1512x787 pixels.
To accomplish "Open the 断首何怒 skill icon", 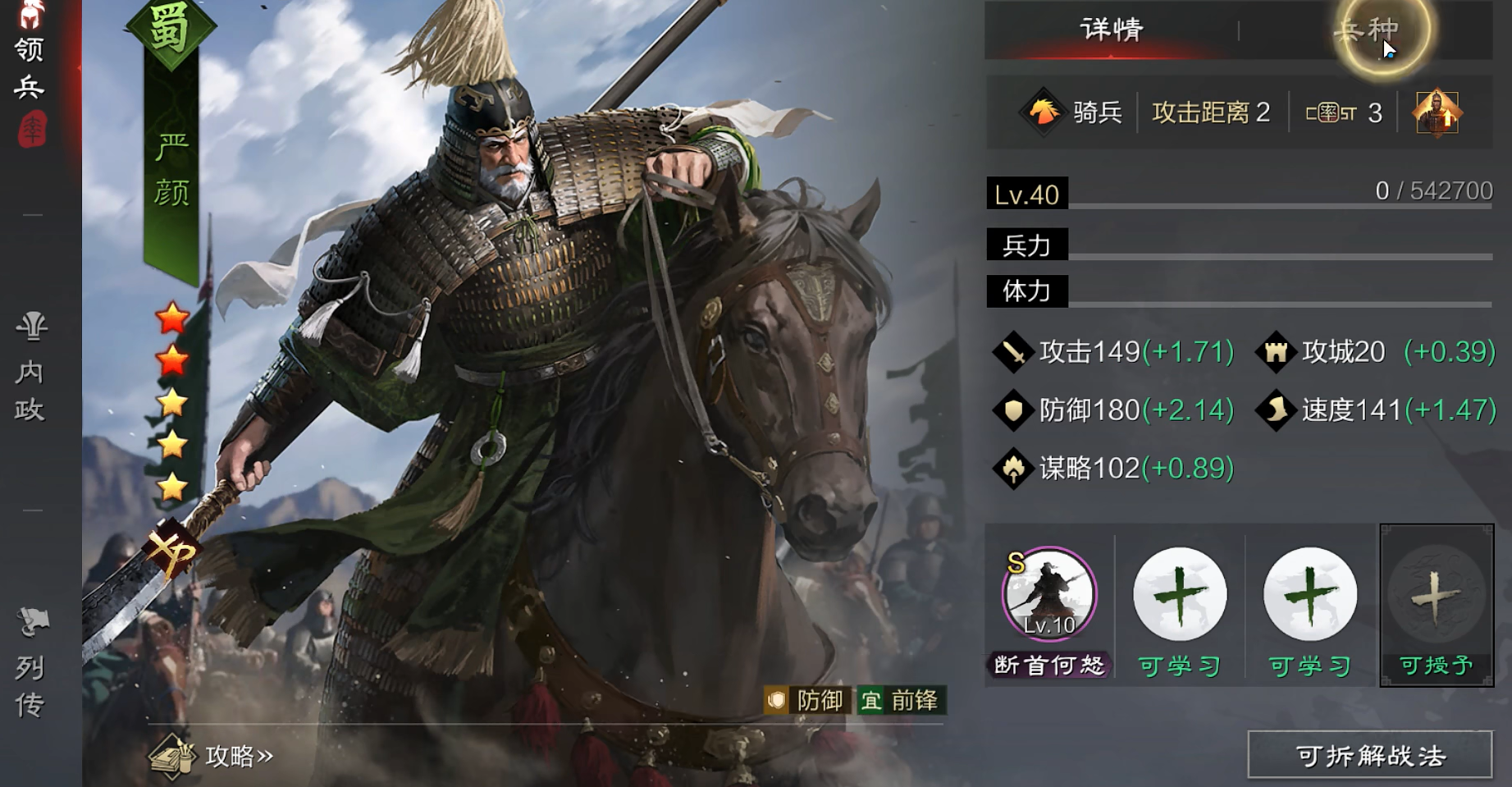I will point(1049,594).
